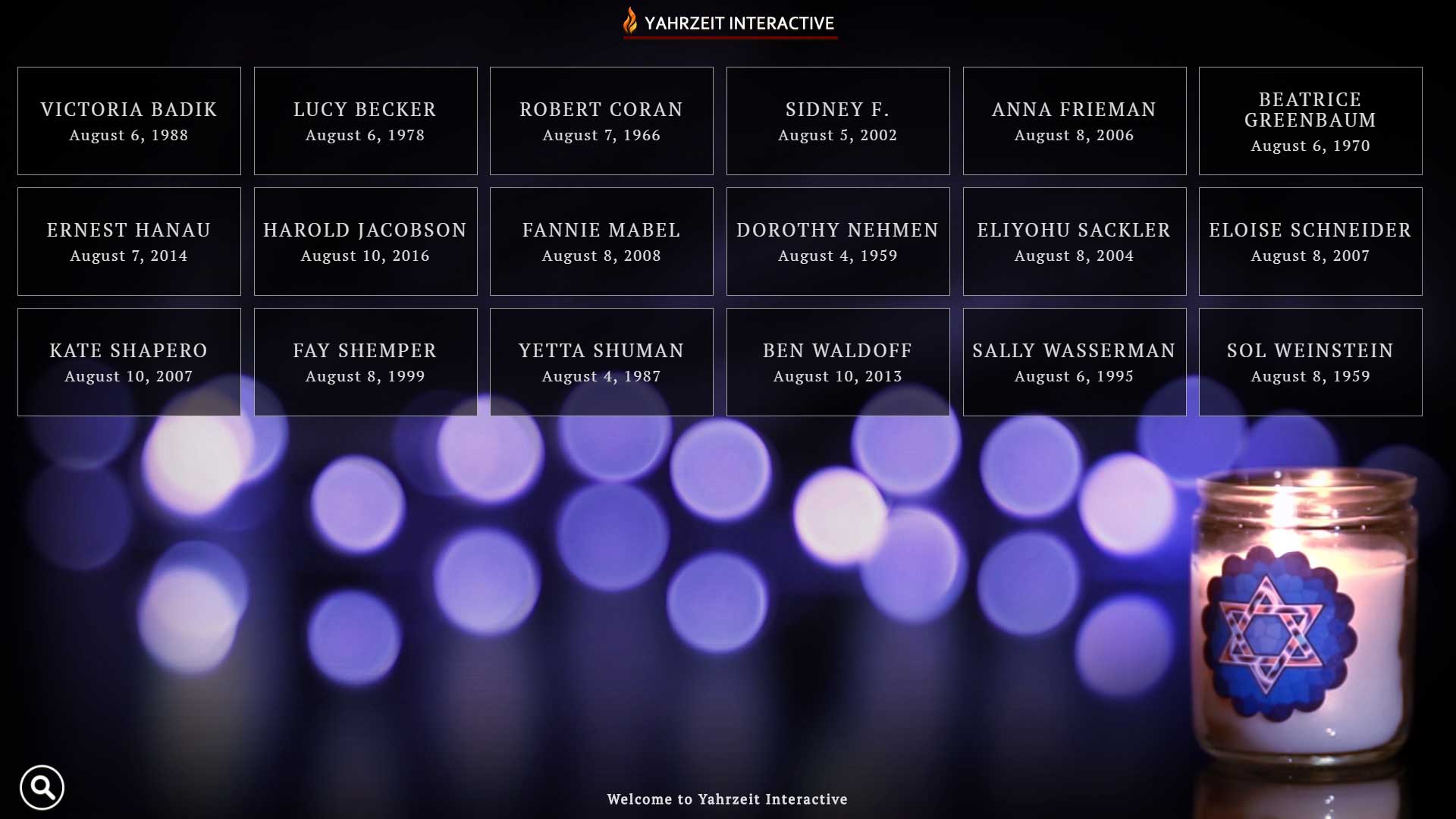Select the Eliyohu Sackler tile
1456x819 pixels.
pyautogui.click(x=1075, y=242)
